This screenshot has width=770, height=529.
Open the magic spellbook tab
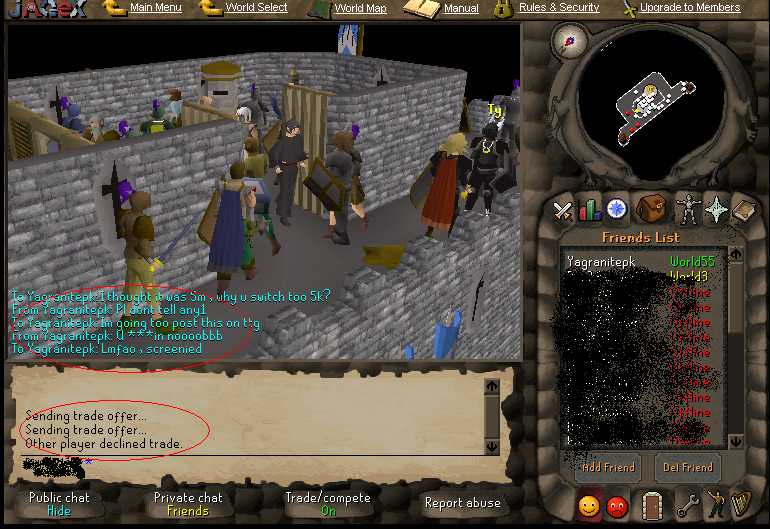coord(744,209)
